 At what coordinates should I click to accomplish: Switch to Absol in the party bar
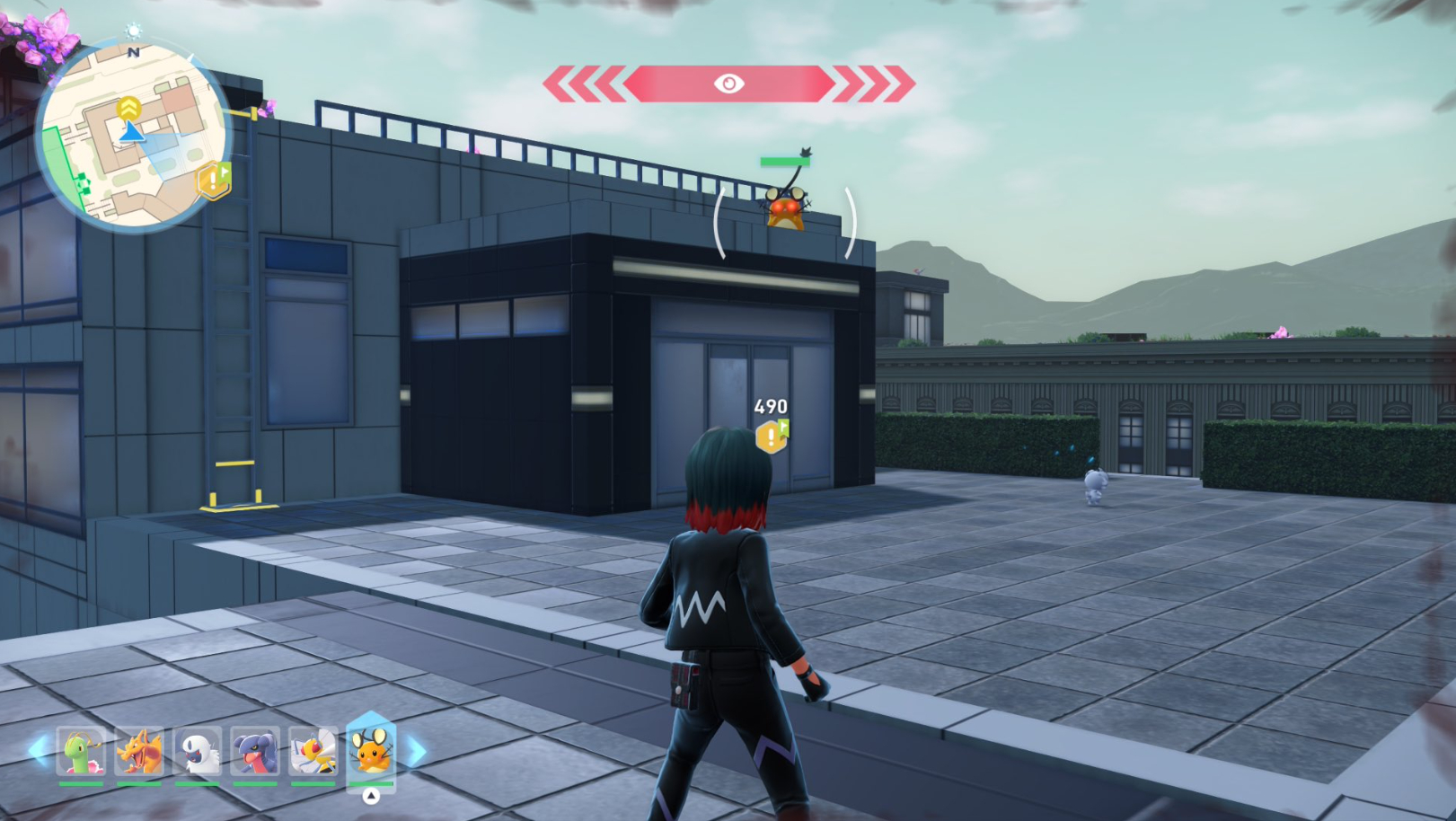click(197, 752)
